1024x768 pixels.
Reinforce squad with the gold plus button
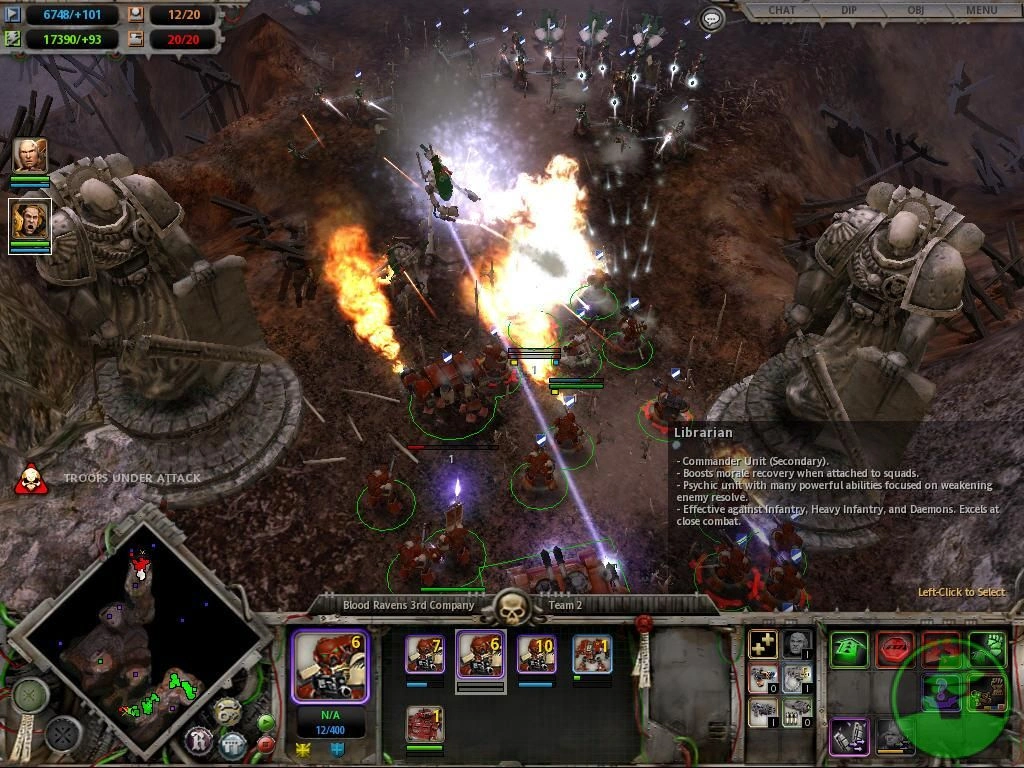764,645
